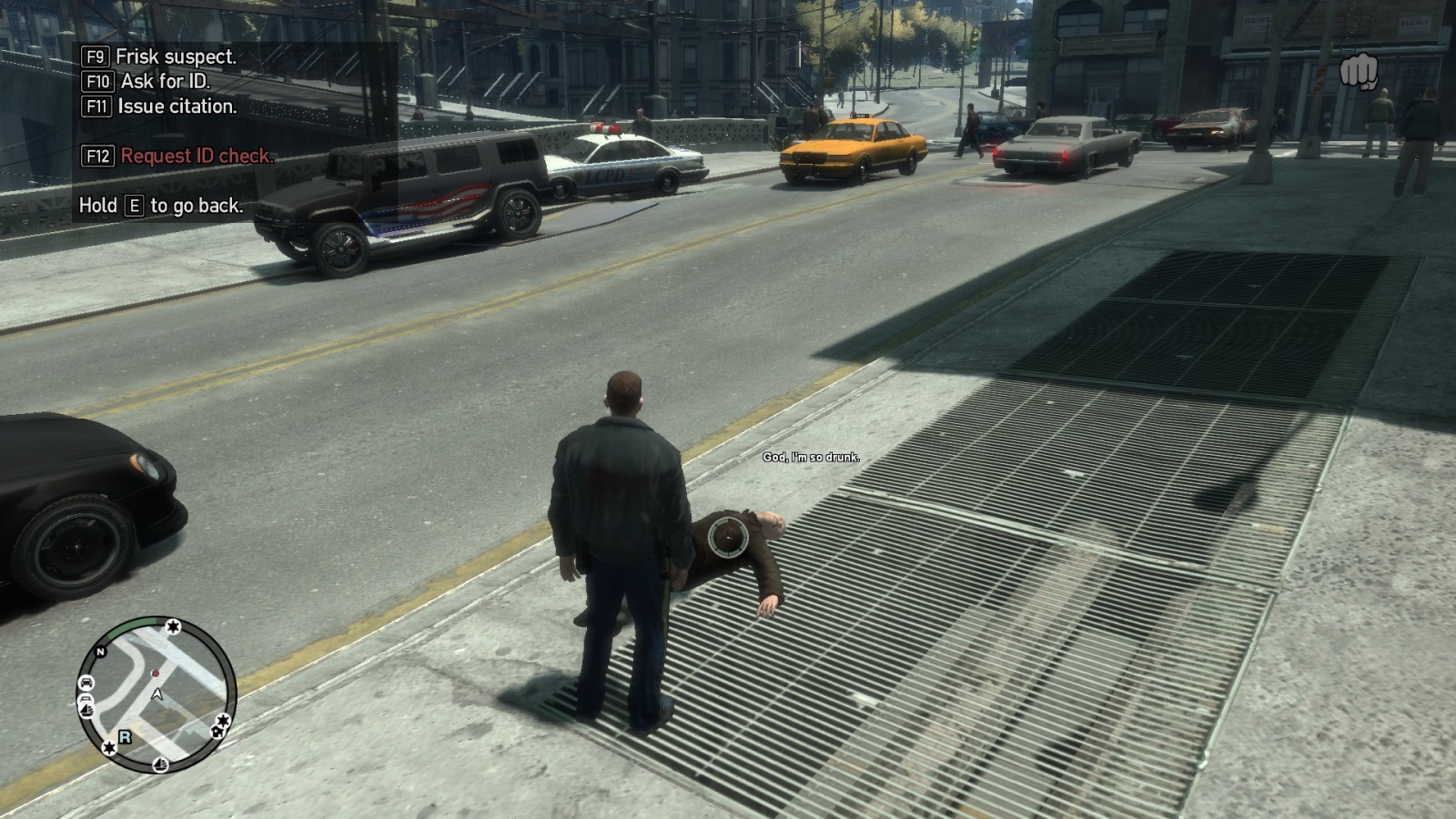Choose the Ask for ID option
Image resolution: width=1456 pixels, height=819 pixels.
(164, 81)
